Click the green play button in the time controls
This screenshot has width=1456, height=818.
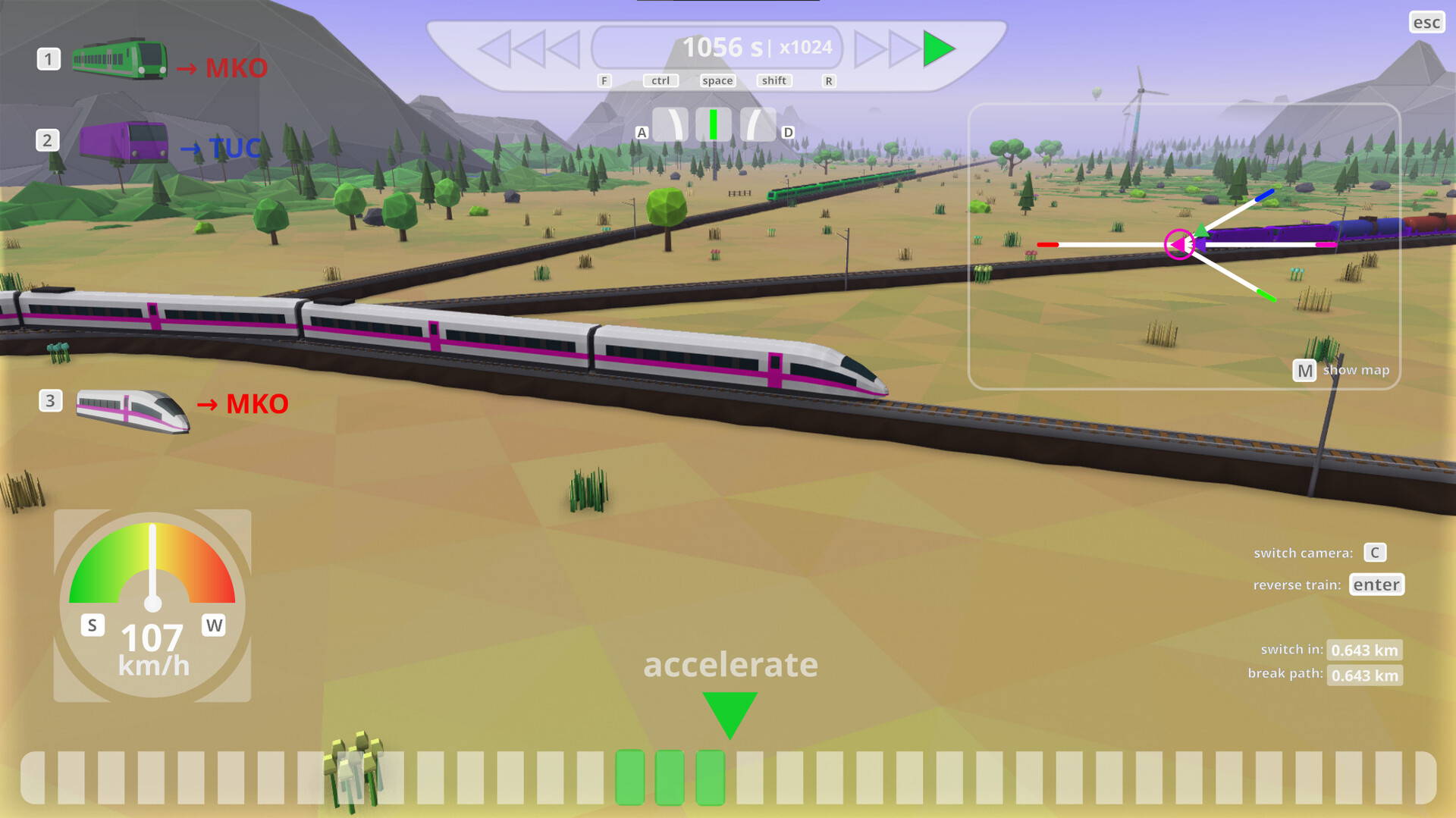pyautogui.click(x=938, y=49)
